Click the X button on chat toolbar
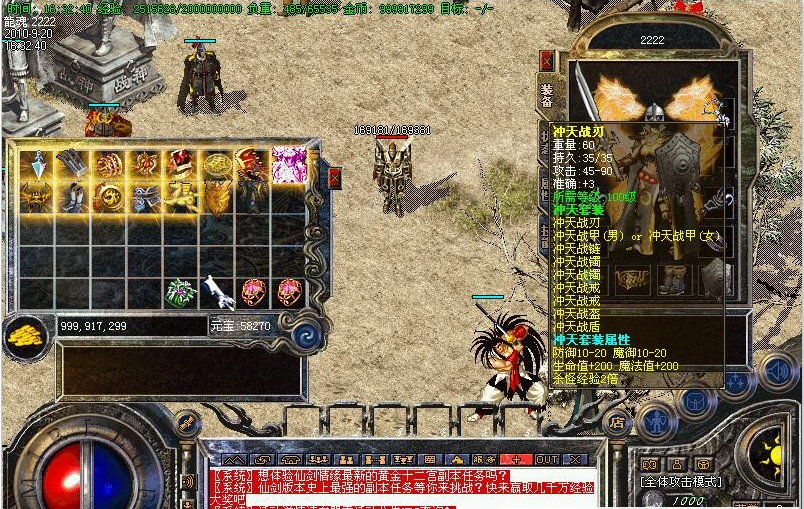804x509 pixels. point(575,459)
